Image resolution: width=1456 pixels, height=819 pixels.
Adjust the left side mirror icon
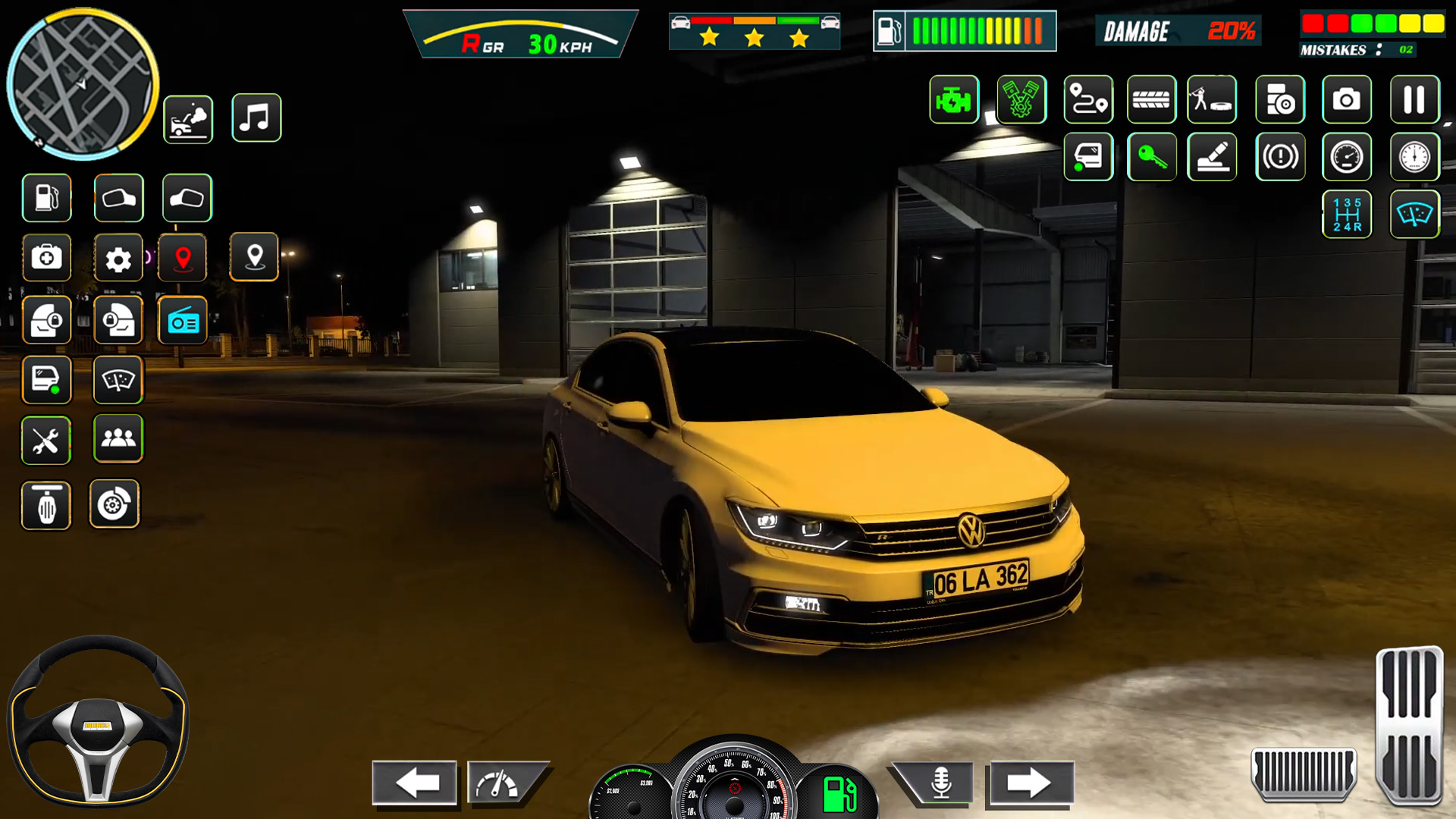pos(118,198)
